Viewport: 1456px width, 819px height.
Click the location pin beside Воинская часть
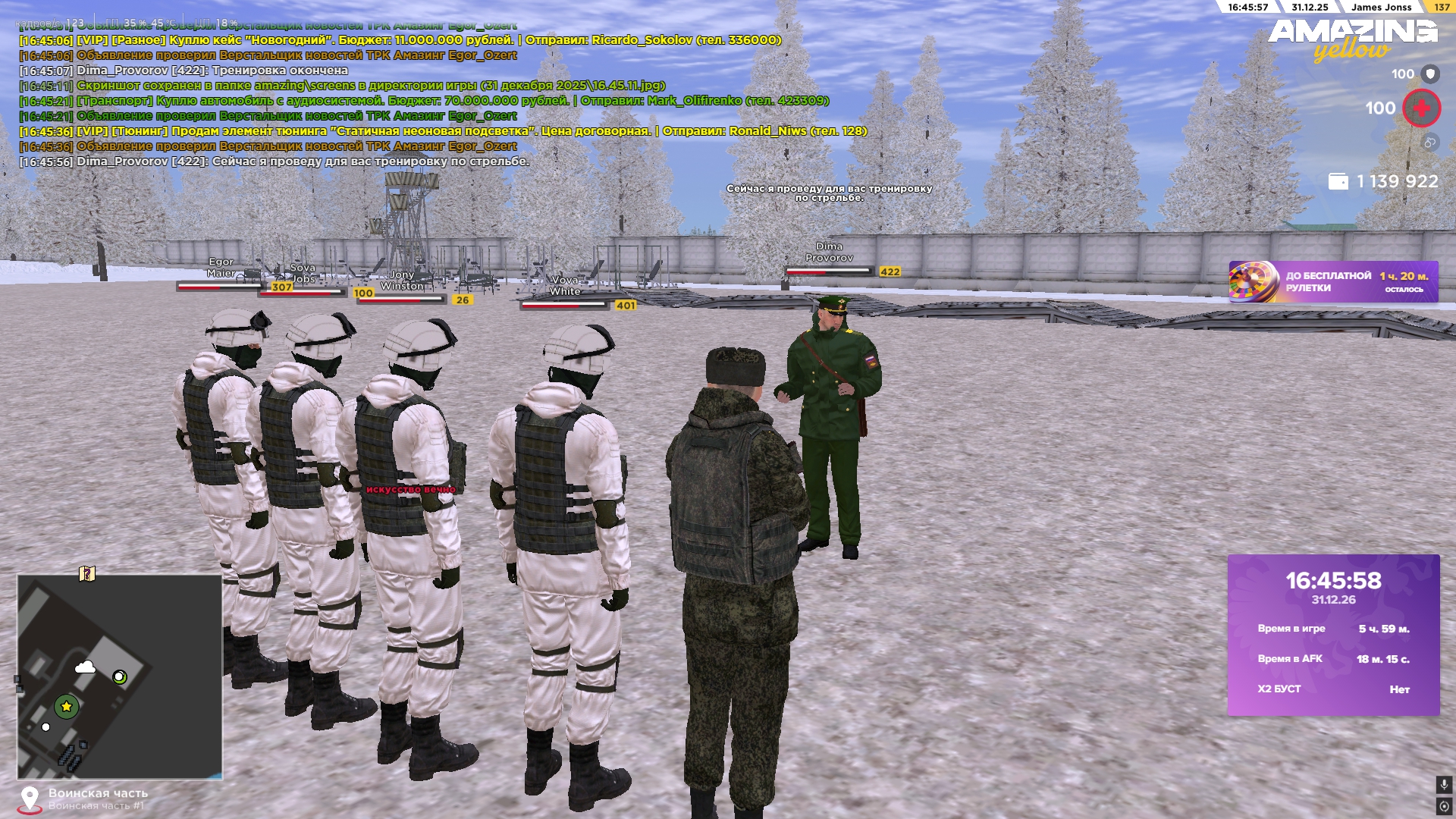30,799
